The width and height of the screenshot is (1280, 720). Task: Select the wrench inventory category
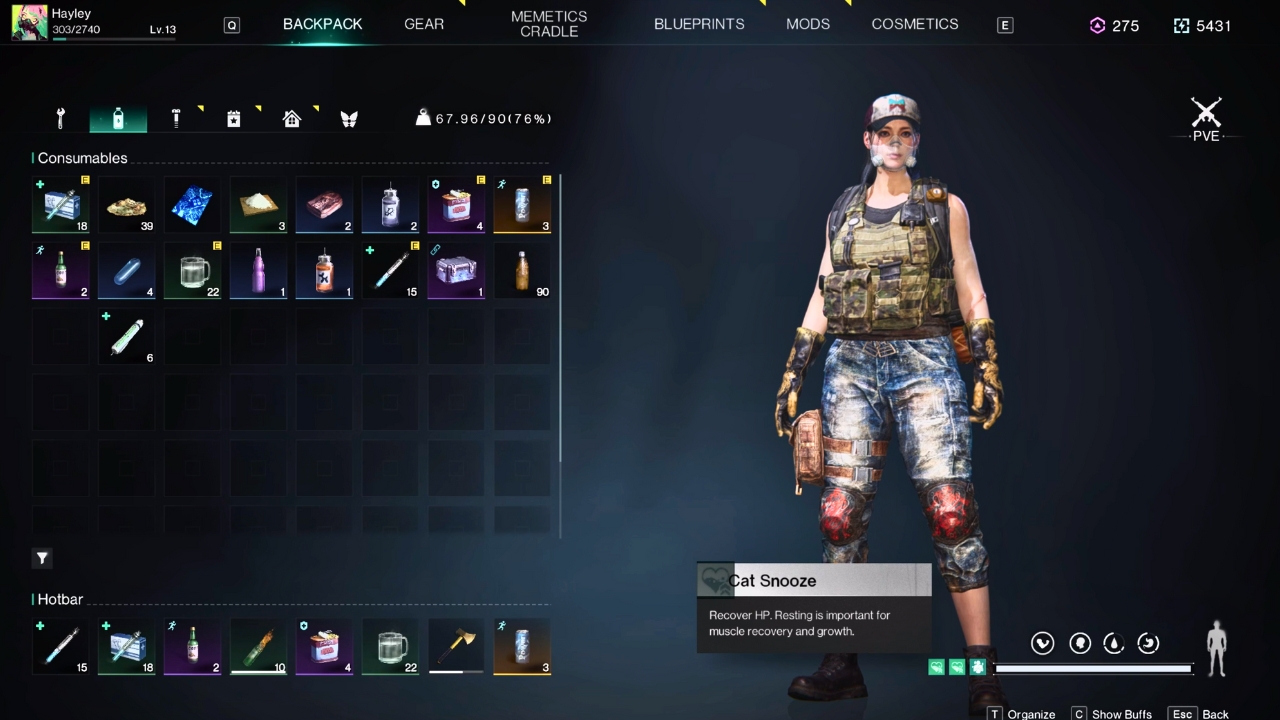(x=60, y=119)
